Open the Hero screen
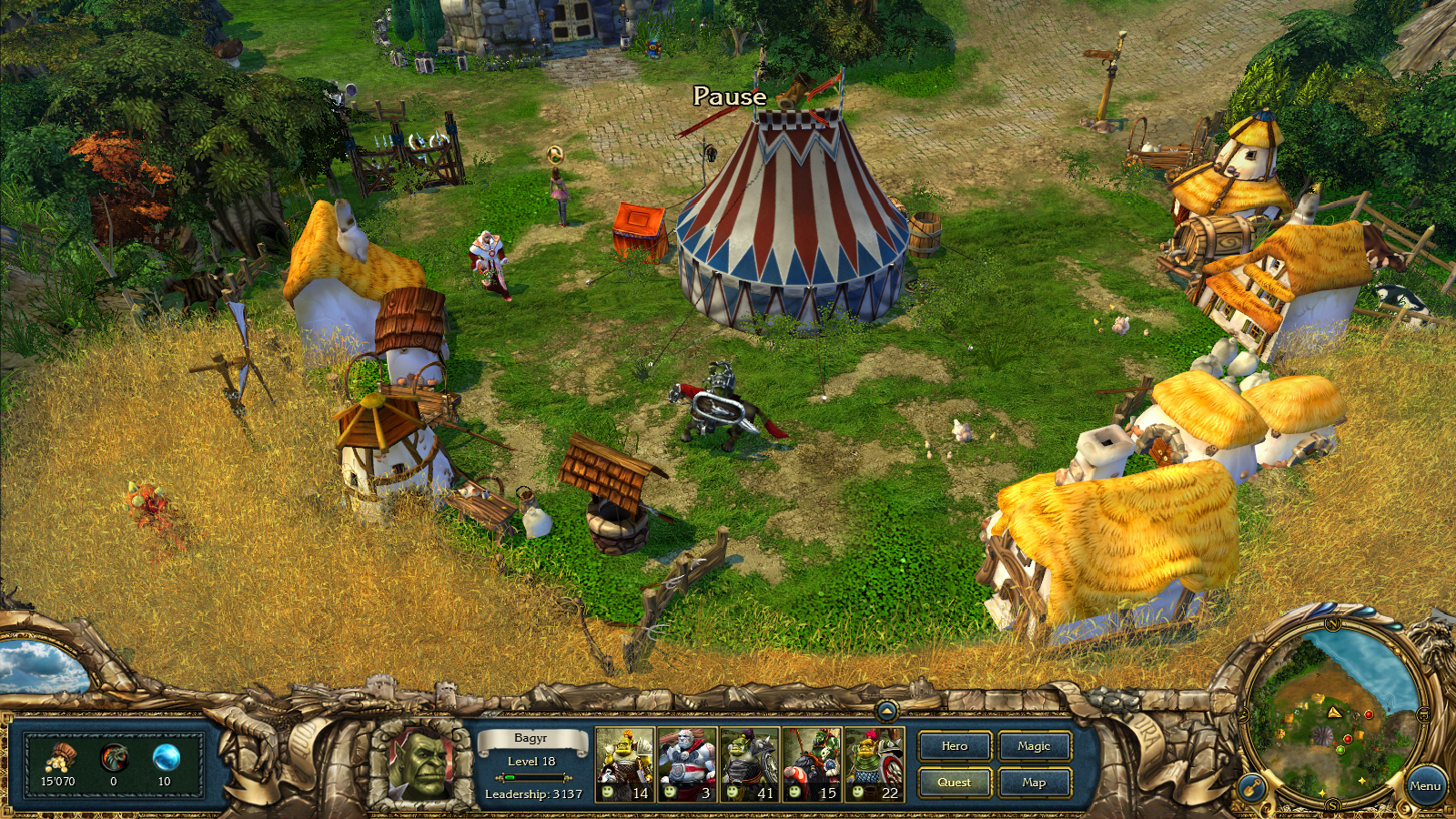 pos(954,747)
